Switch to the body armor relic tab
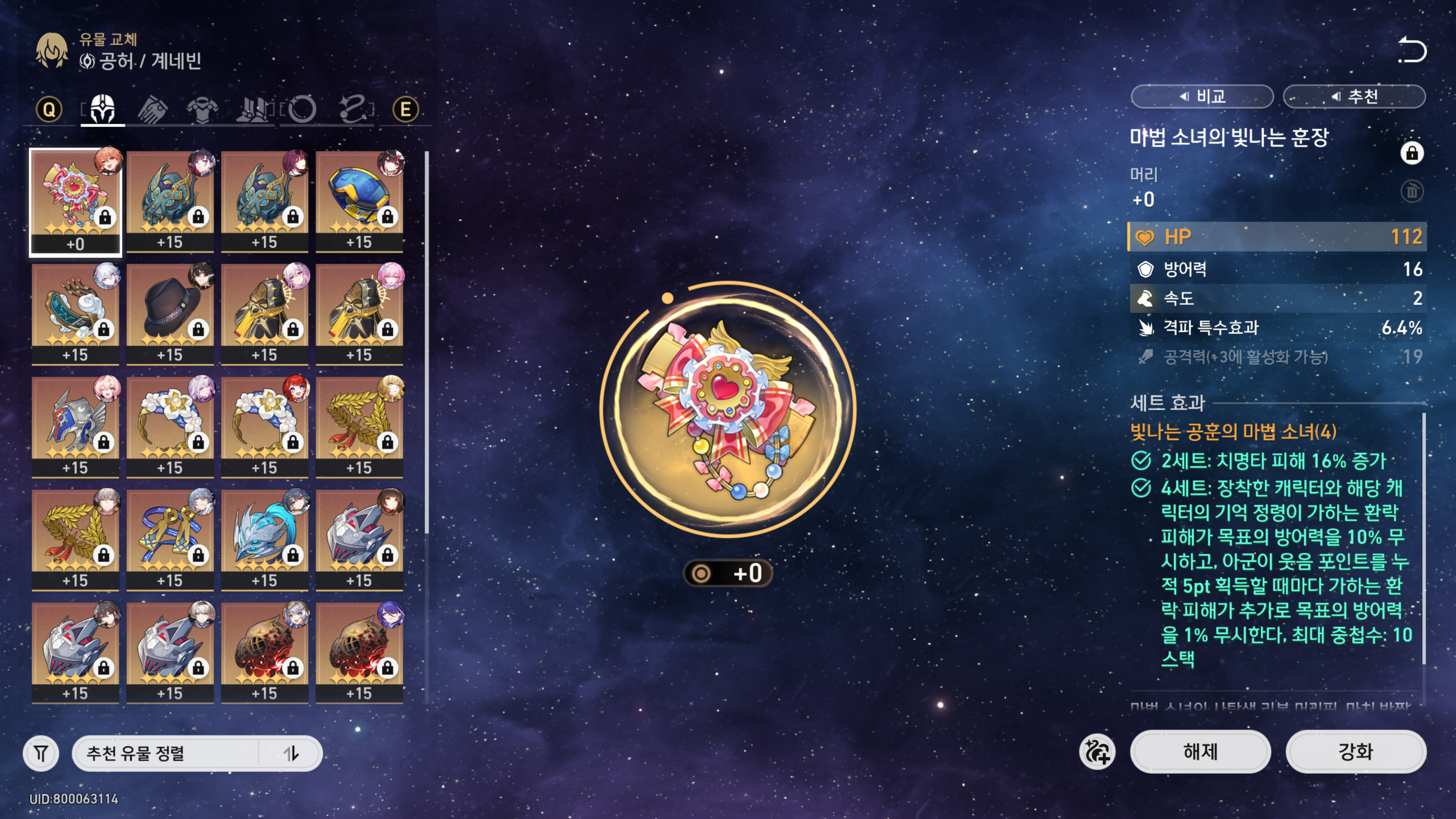 [x=202, y=108]
